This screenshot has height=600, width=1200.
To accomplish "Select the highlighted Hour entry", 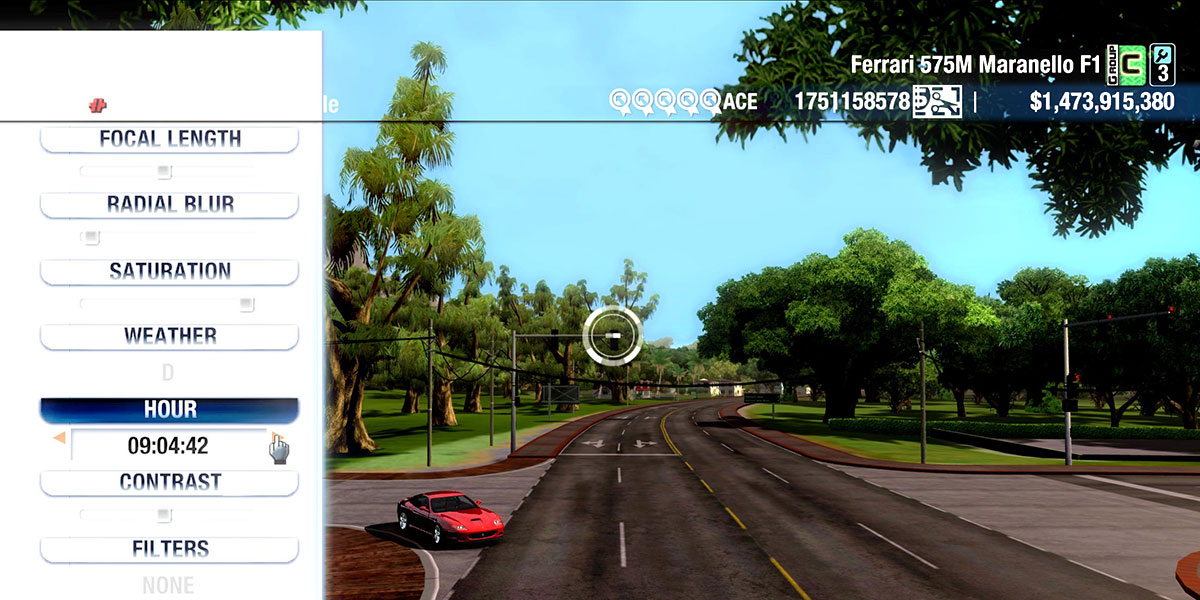I will coord(169,410).
